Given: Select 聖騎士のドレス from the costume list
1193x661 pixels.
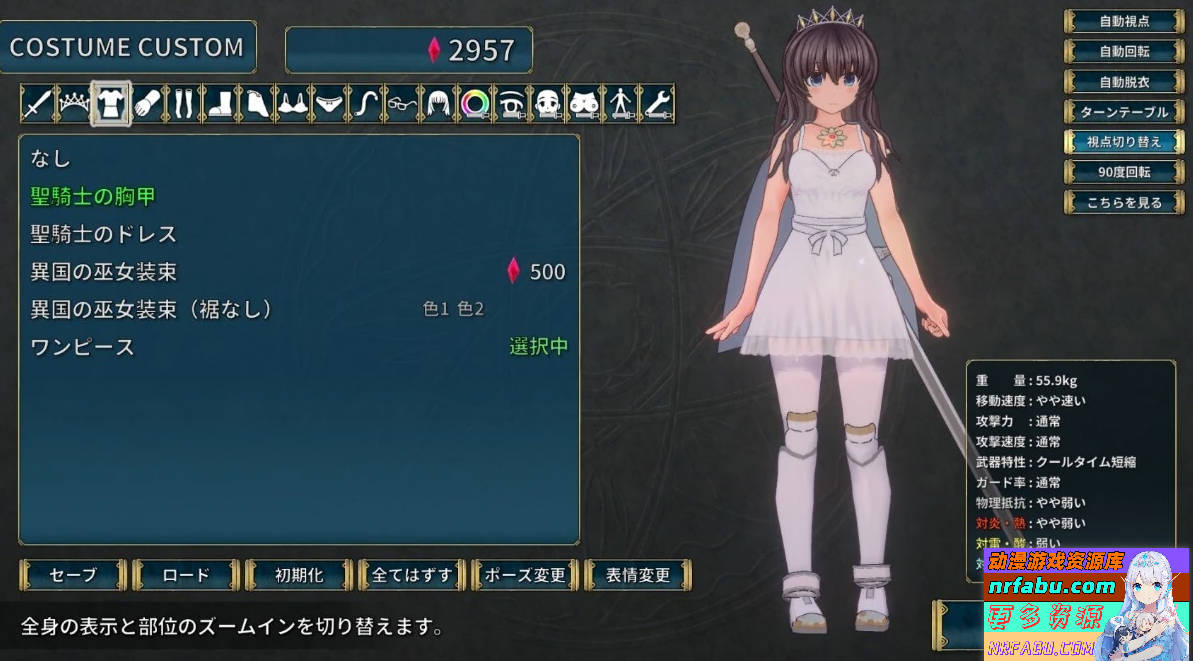Looking at the screenshot, I should pyautogui.click(x=104, y=234).
